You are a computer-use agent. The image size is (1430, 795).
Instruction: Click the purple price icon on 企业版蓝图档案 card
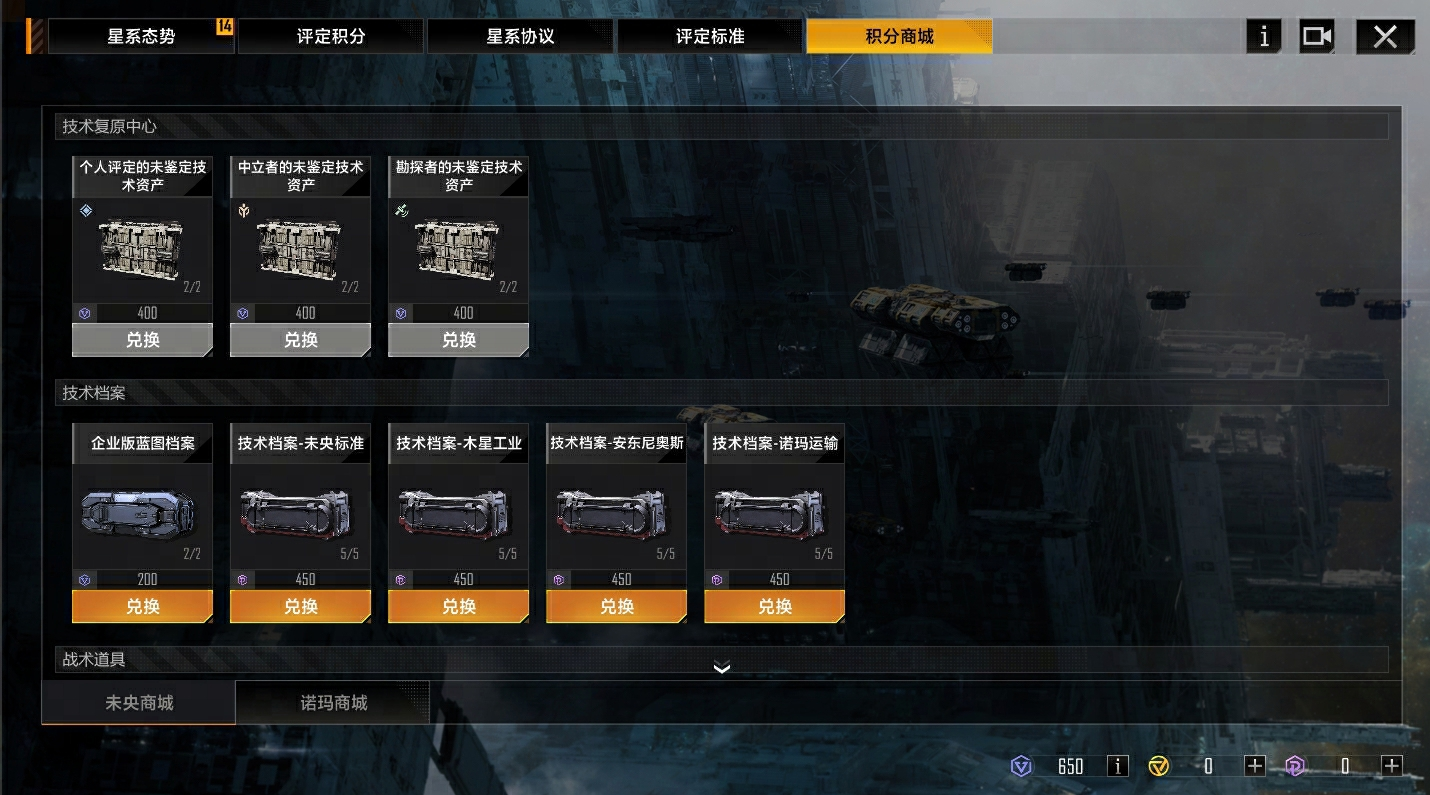85,578
